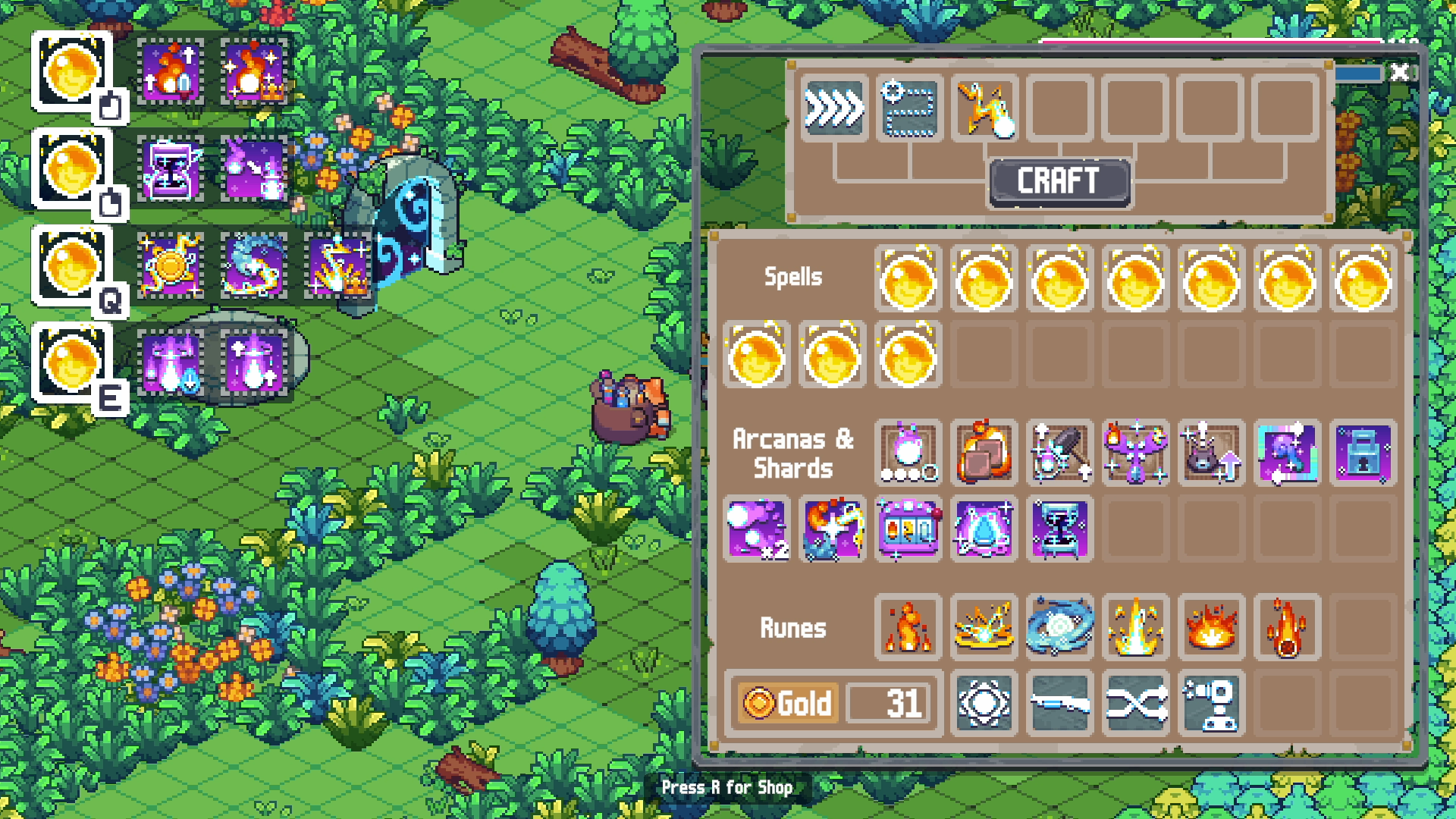The image size is (1456, 819).
Task: Click the targeting-area rune in the second craft slot
Action: [908, 108]
